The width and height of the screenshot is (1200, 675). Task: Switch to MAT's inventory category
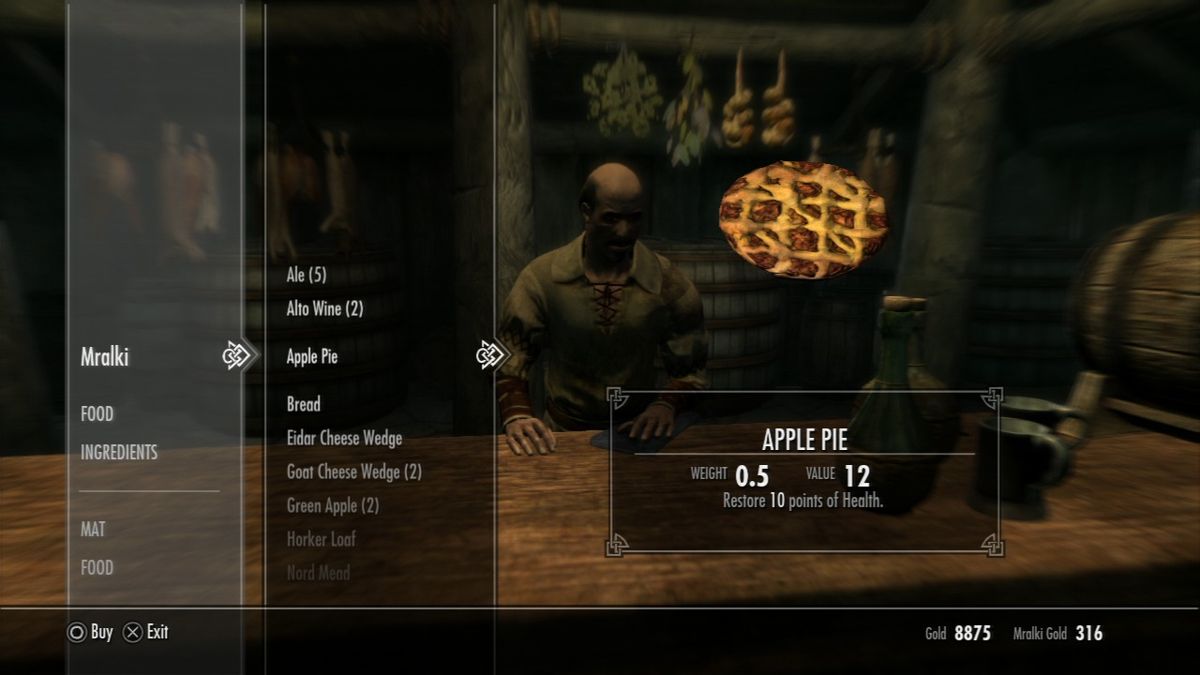point(93,529)
